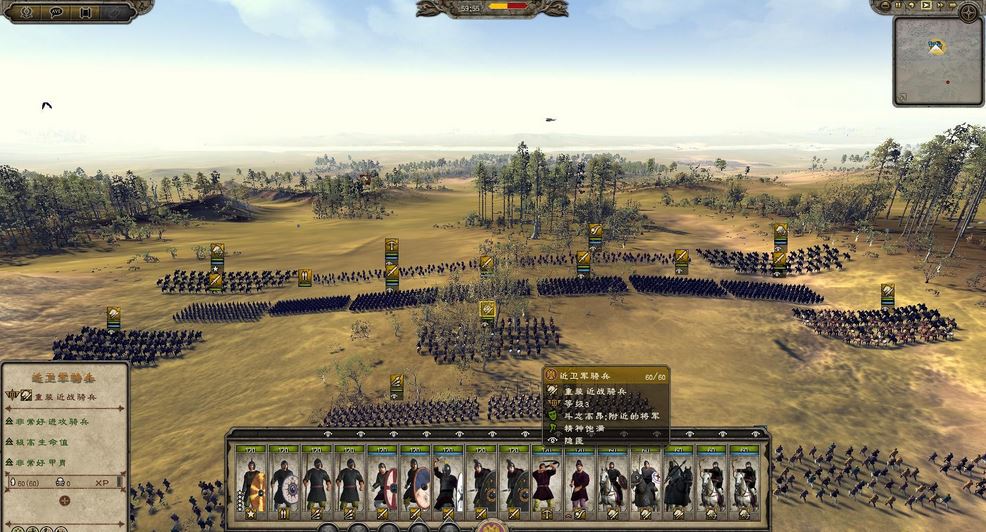Screen dimensions: 986x532
Task: Toggle the minimap size corner button
Action: click(901, 97)
